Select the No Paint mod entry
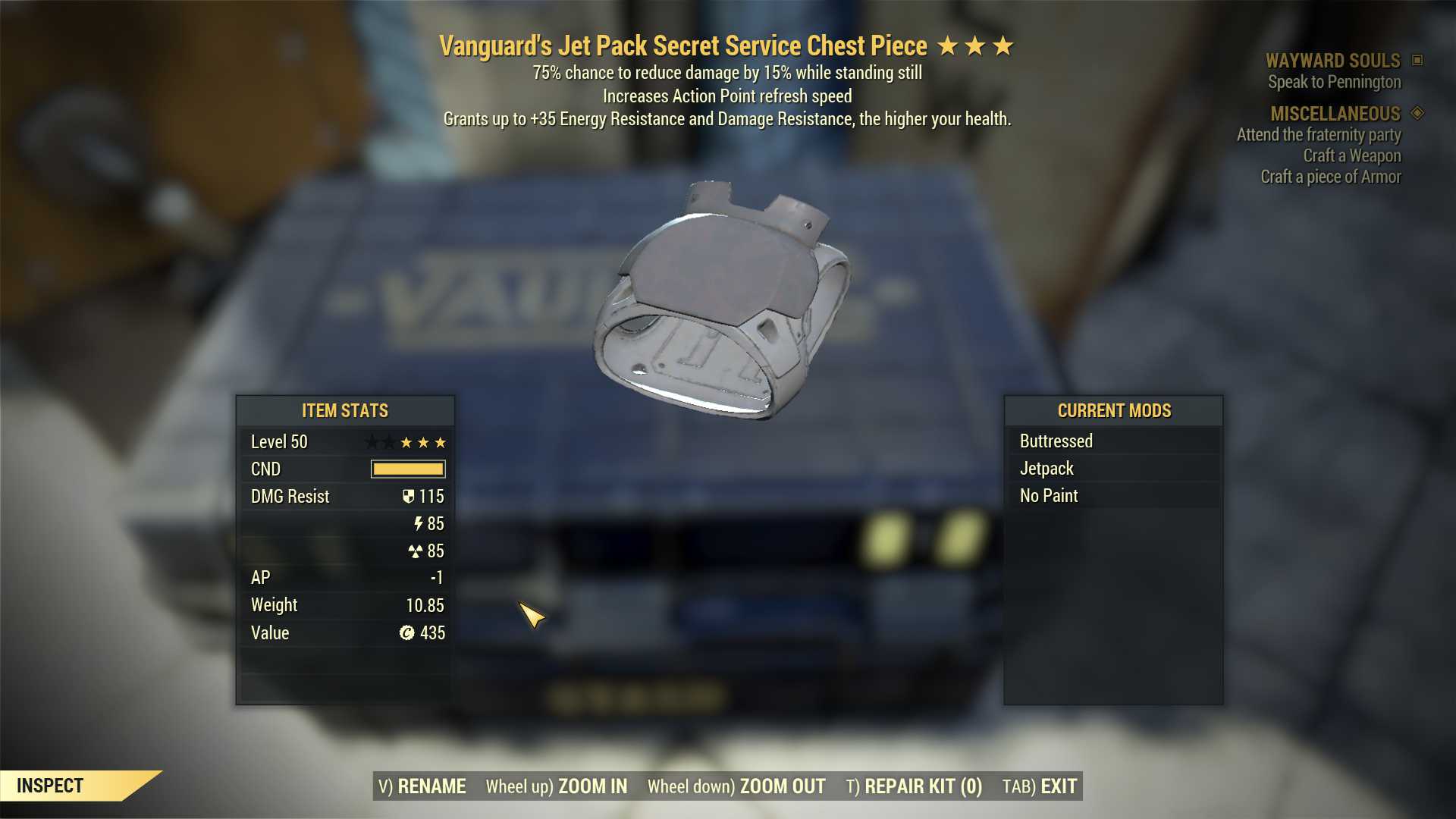1456x819 pixels. 1049,496
